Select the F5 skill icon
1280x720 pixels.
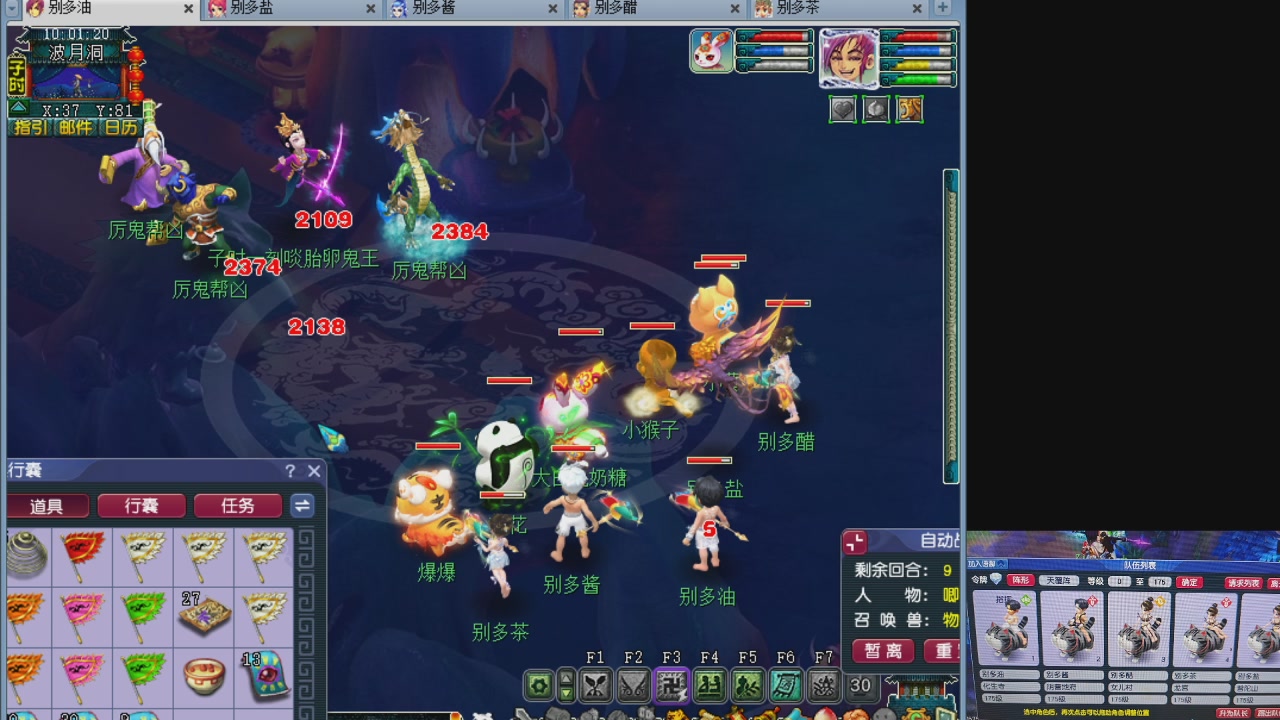746,686
